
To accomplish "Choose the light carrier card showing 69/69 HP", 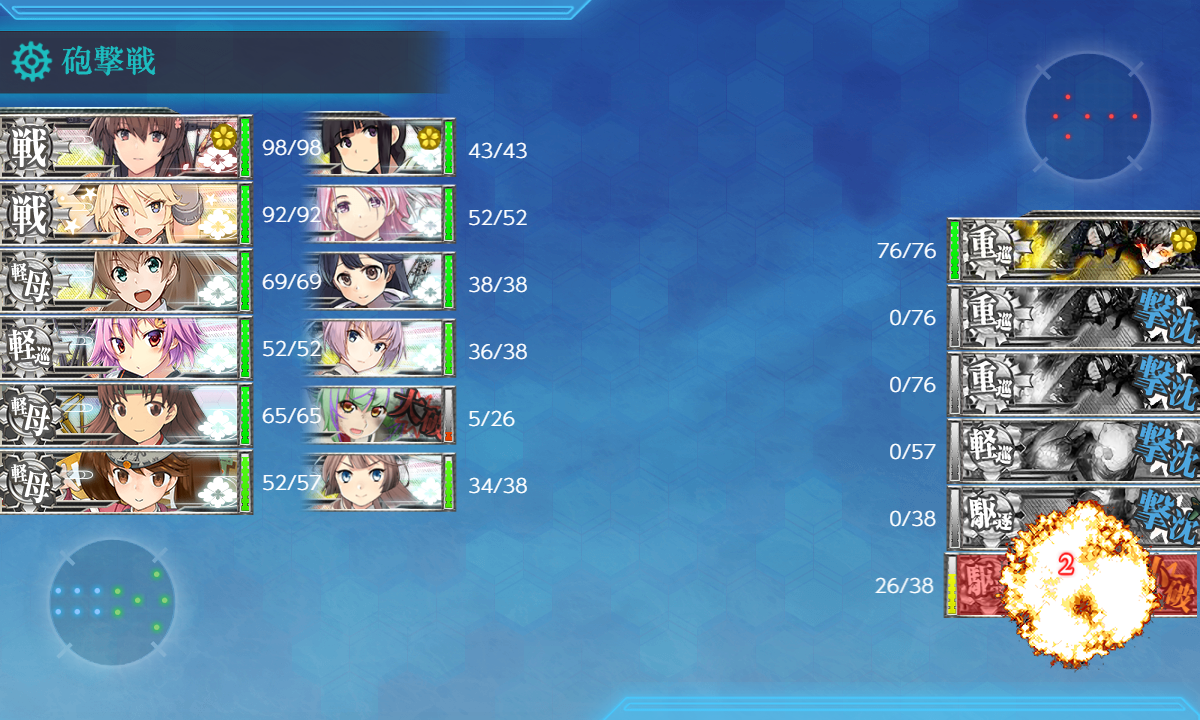I will point(125,281).
